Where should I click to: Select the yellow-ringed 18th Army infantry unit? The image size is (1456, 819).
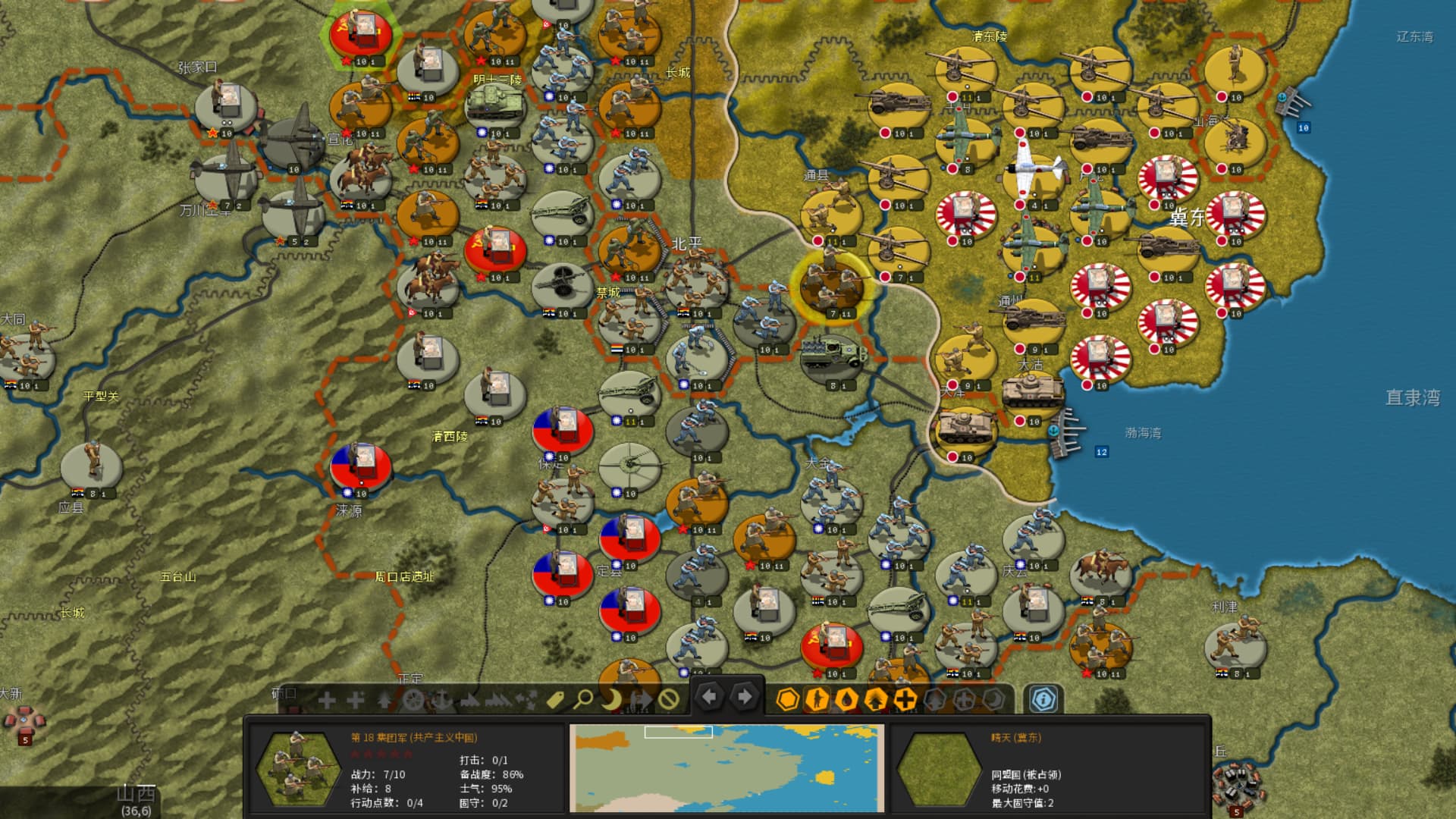832,286
